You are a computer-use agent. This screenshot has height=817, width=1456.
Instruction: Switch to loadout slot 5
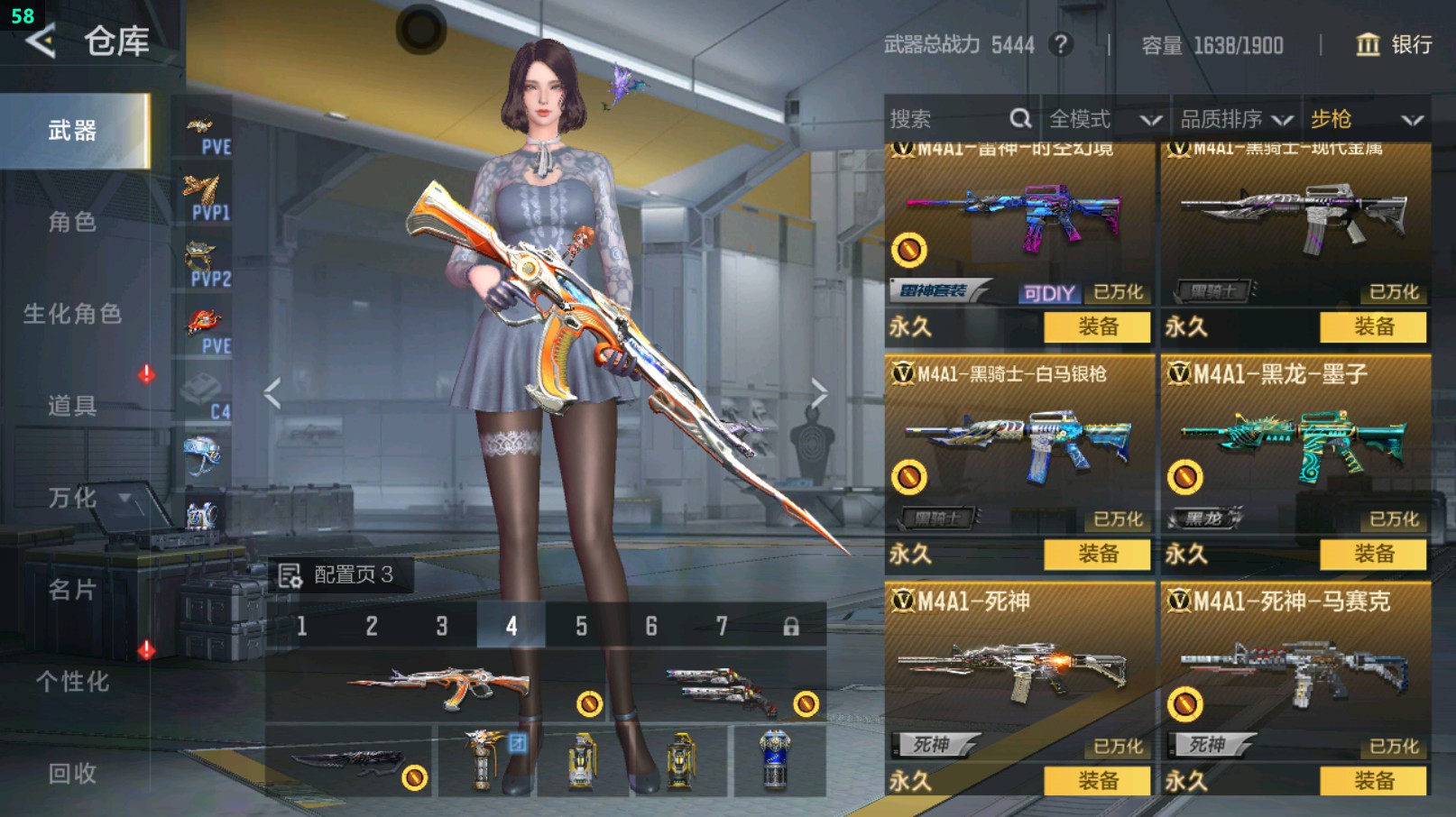click(x=581, y=626)
